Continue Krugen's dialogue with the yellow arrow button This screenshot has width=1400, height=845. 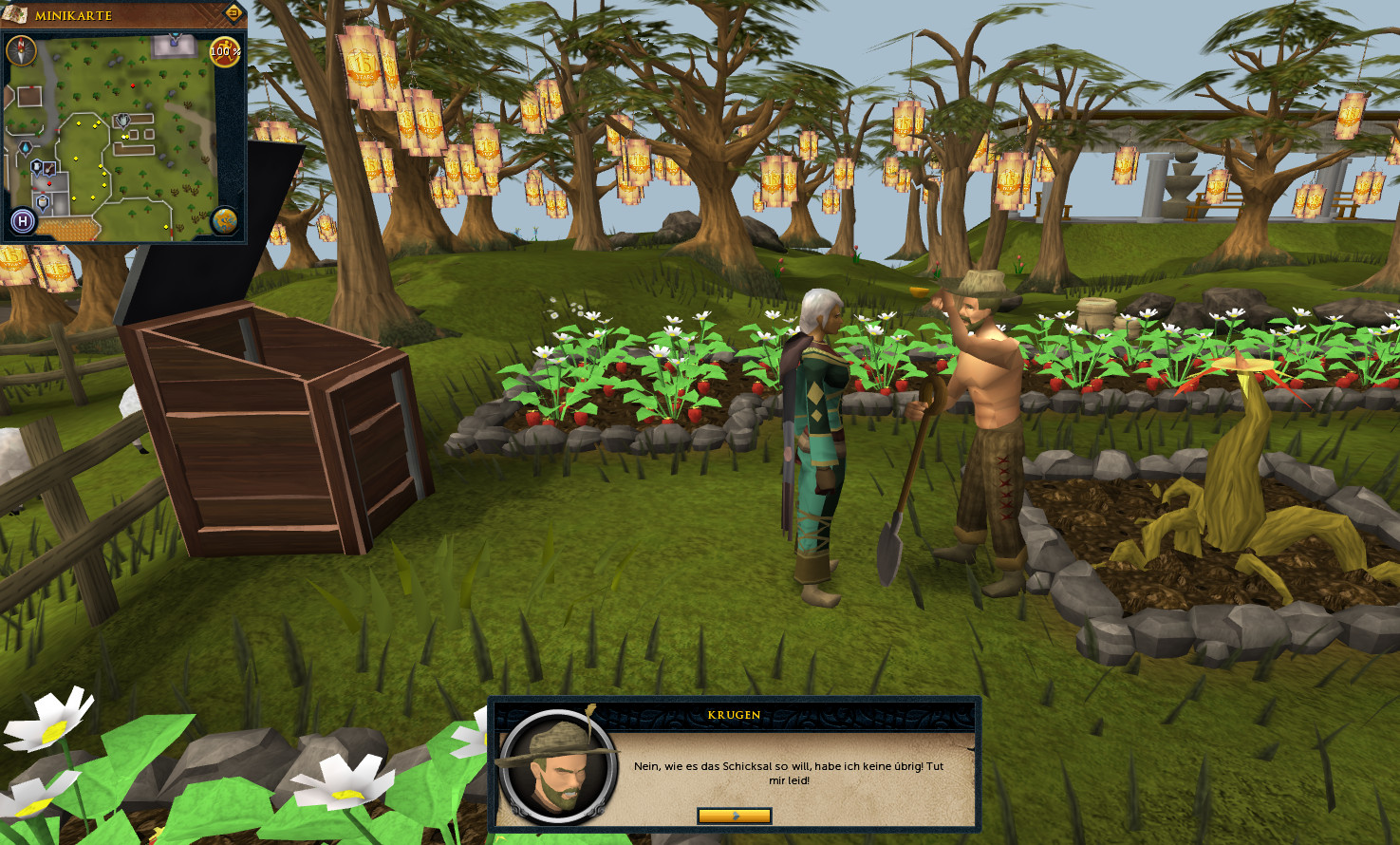(734, 816)
